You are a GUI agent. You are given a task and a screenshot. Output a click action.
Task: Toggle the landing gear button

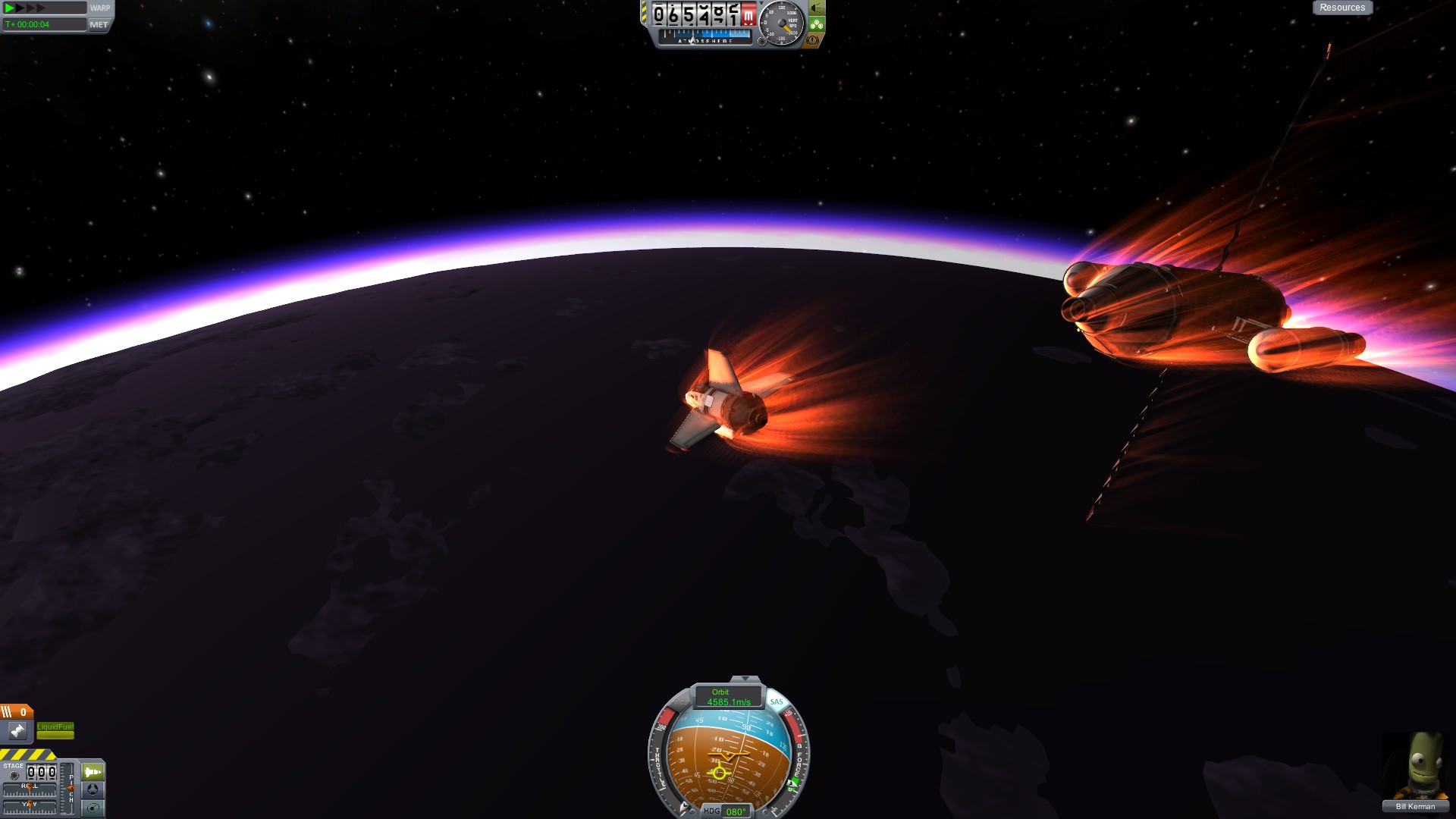pyautogui.click(x=816, y=24)
